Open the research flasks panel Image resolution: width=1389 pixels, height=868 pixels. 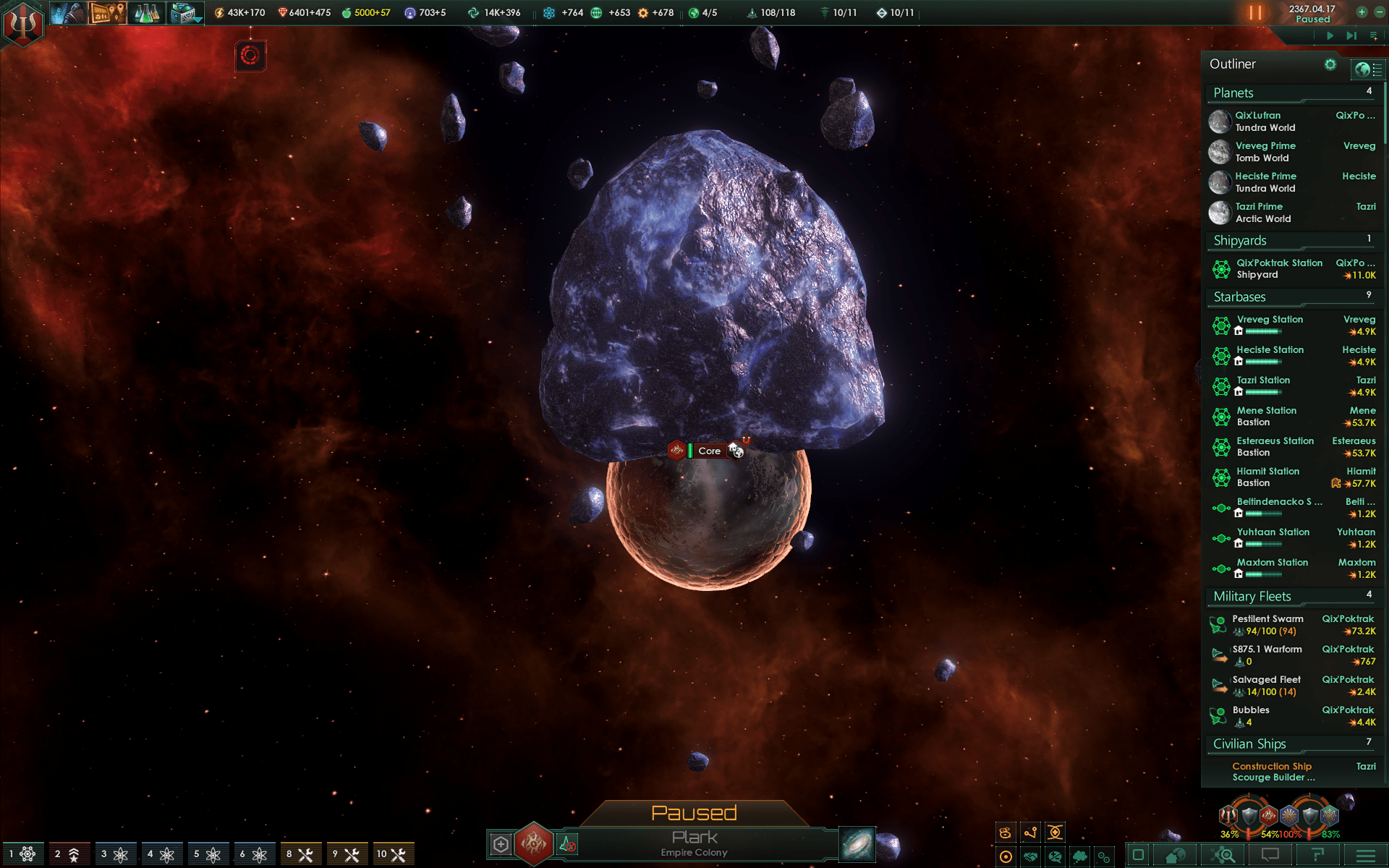point(148,12)
